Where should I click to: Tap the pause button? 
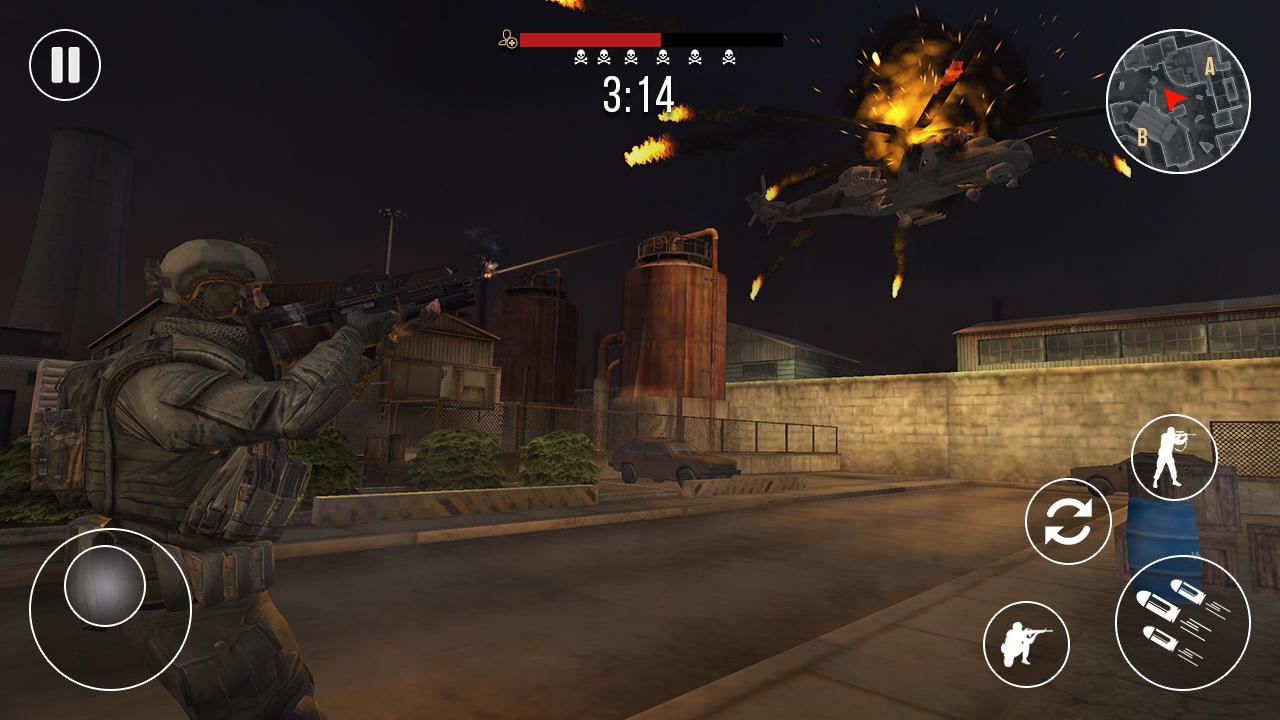point(63,63)
